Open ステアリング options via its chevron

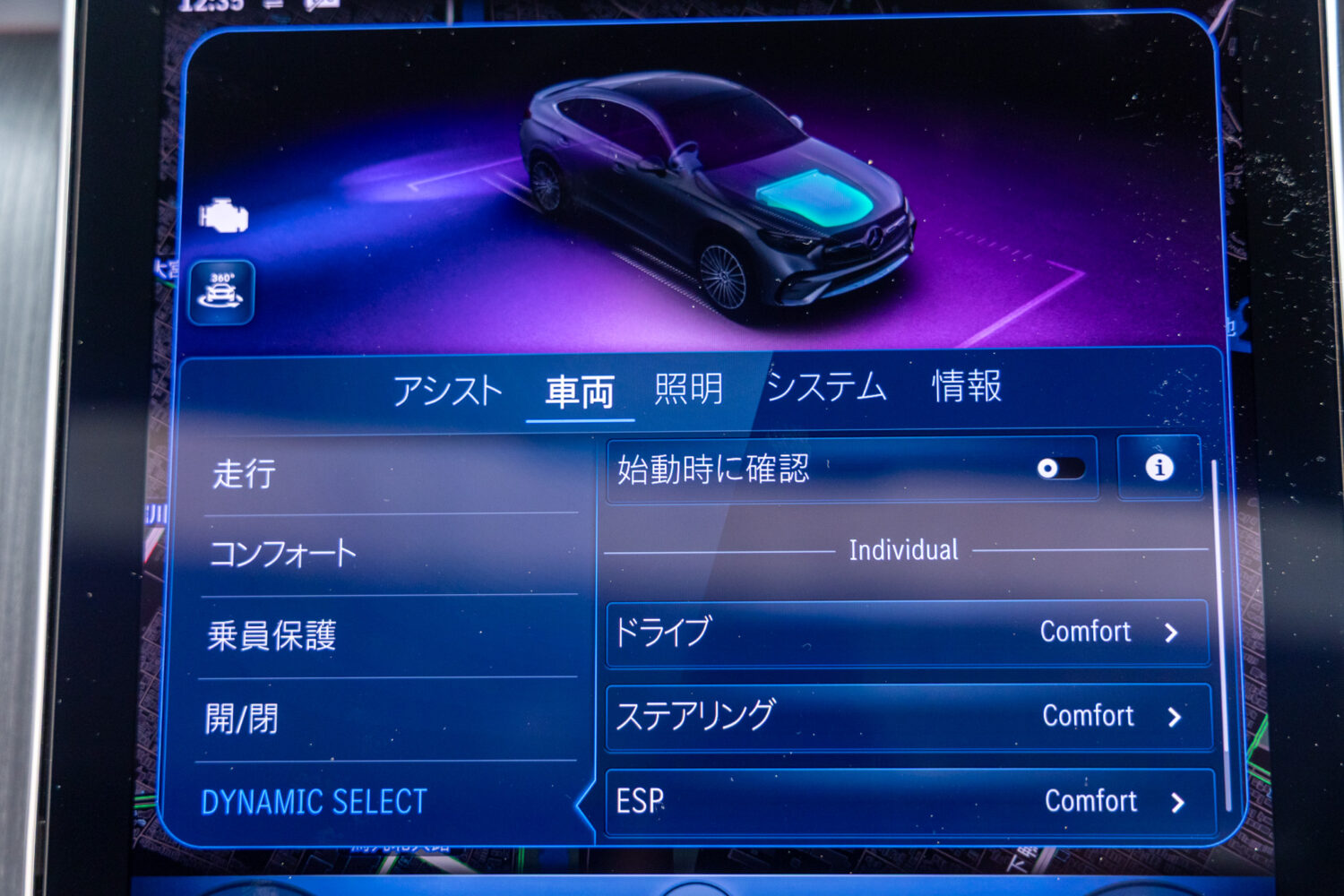[x=1175, y=716]
